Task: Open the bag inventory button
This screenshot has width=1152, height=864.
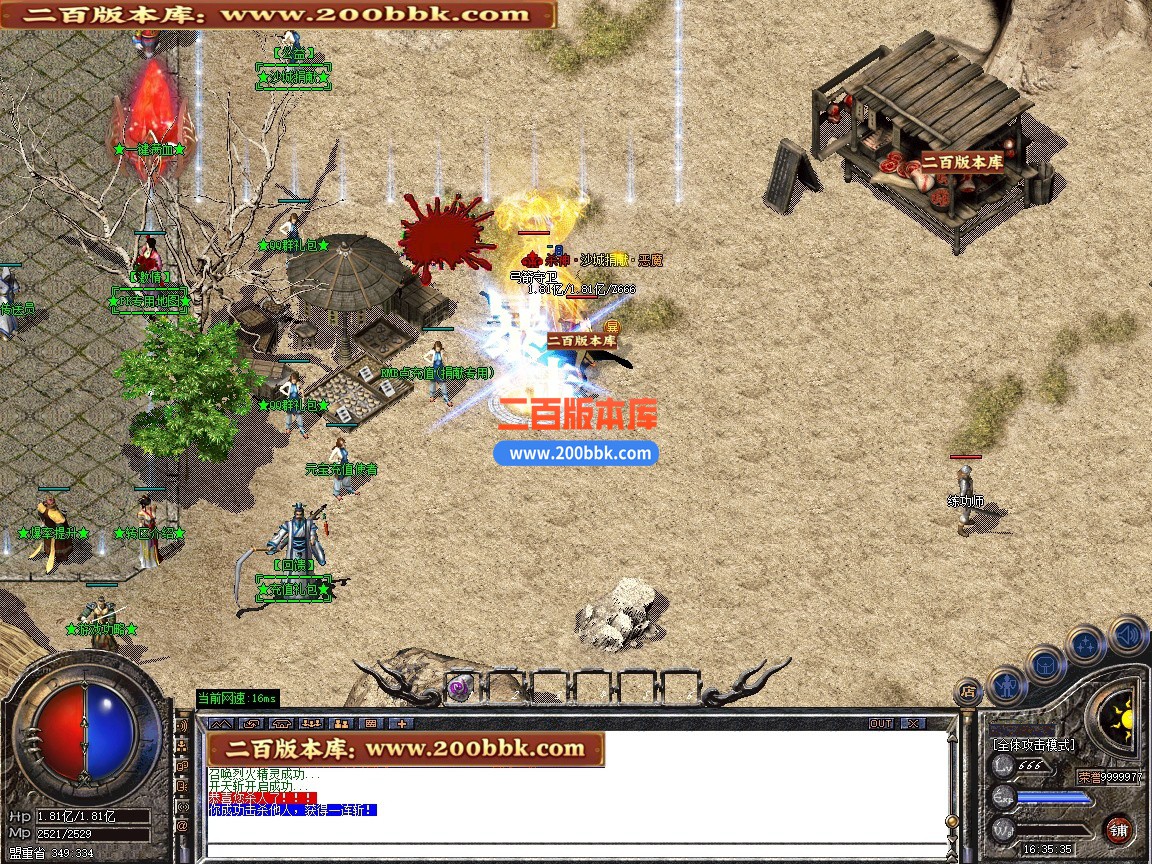Action: point(1046,665)
